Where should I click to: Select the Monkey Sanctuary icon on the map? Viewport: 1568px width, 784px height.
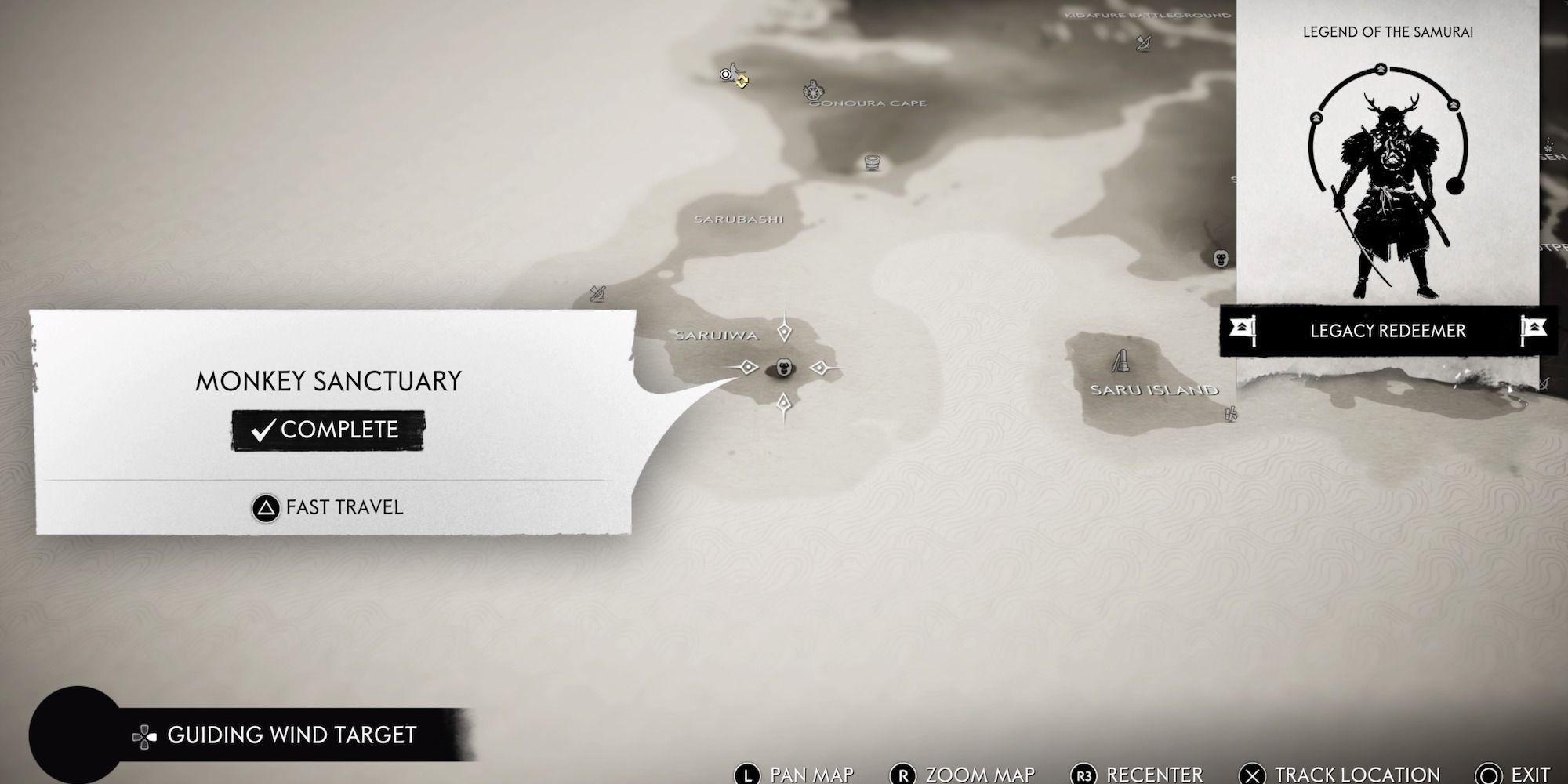(x=784, y=367)
